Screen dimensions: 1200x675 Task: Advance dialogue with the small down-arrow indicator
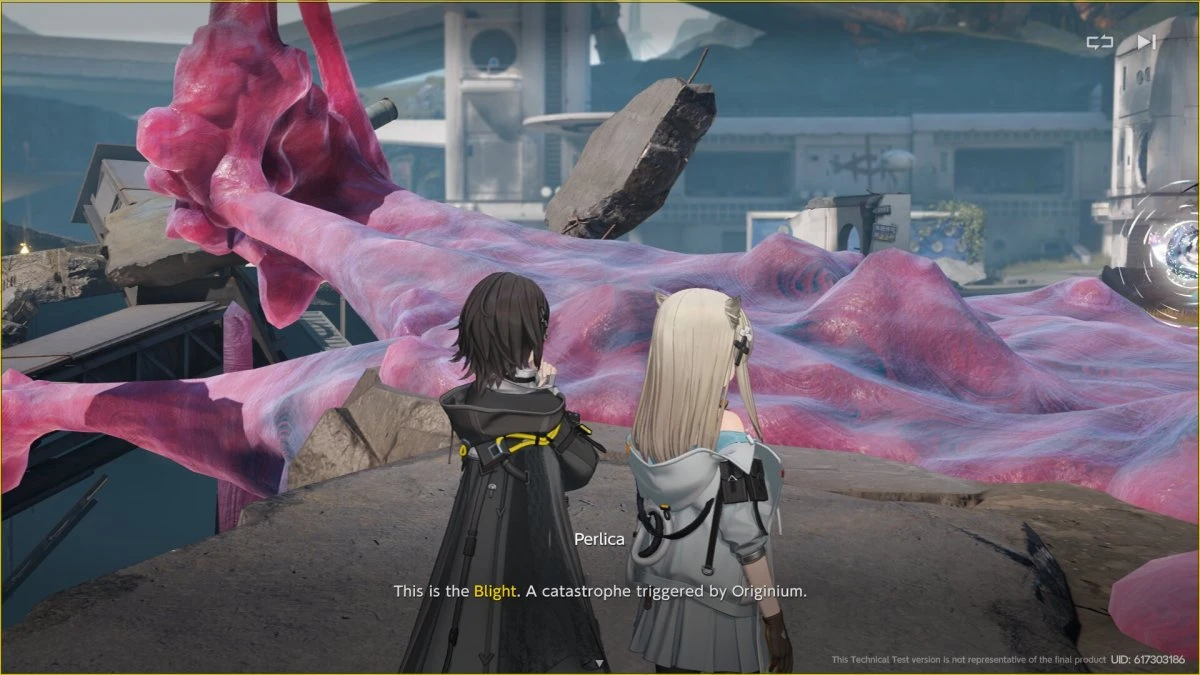(599, 663)
